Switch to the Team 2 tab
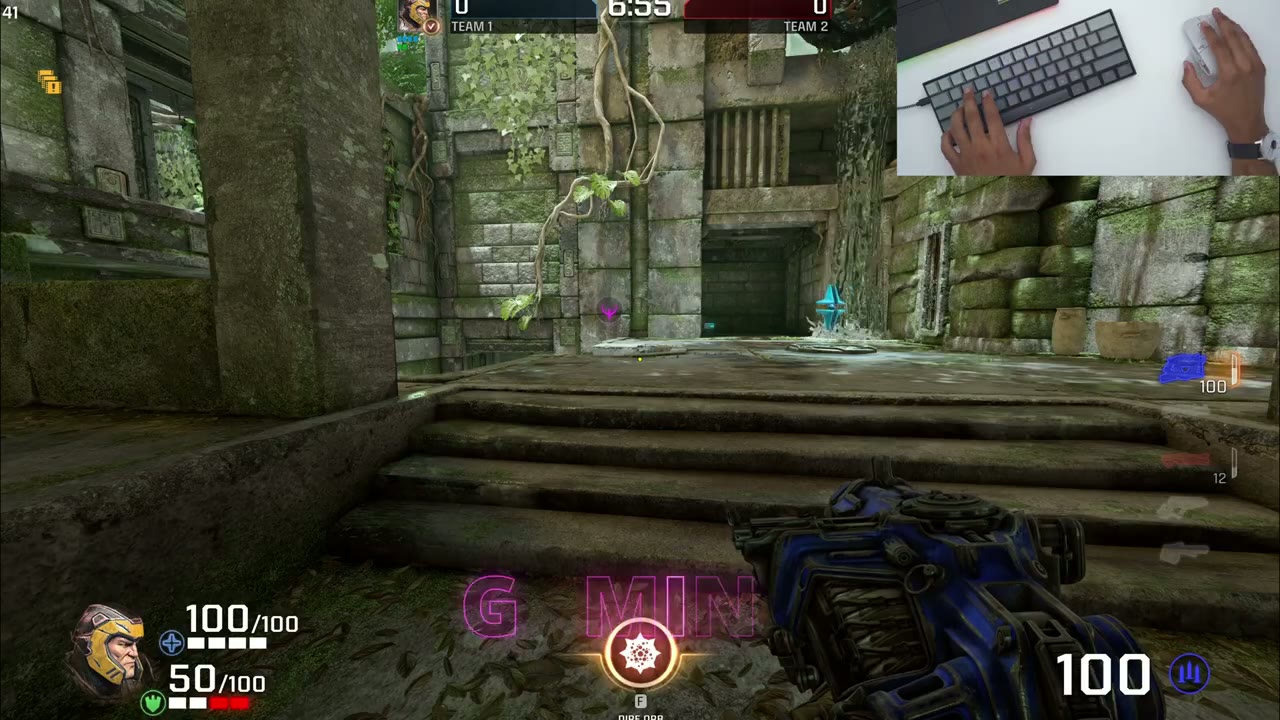Screen dimensions: 1280x720 (806, 26)
